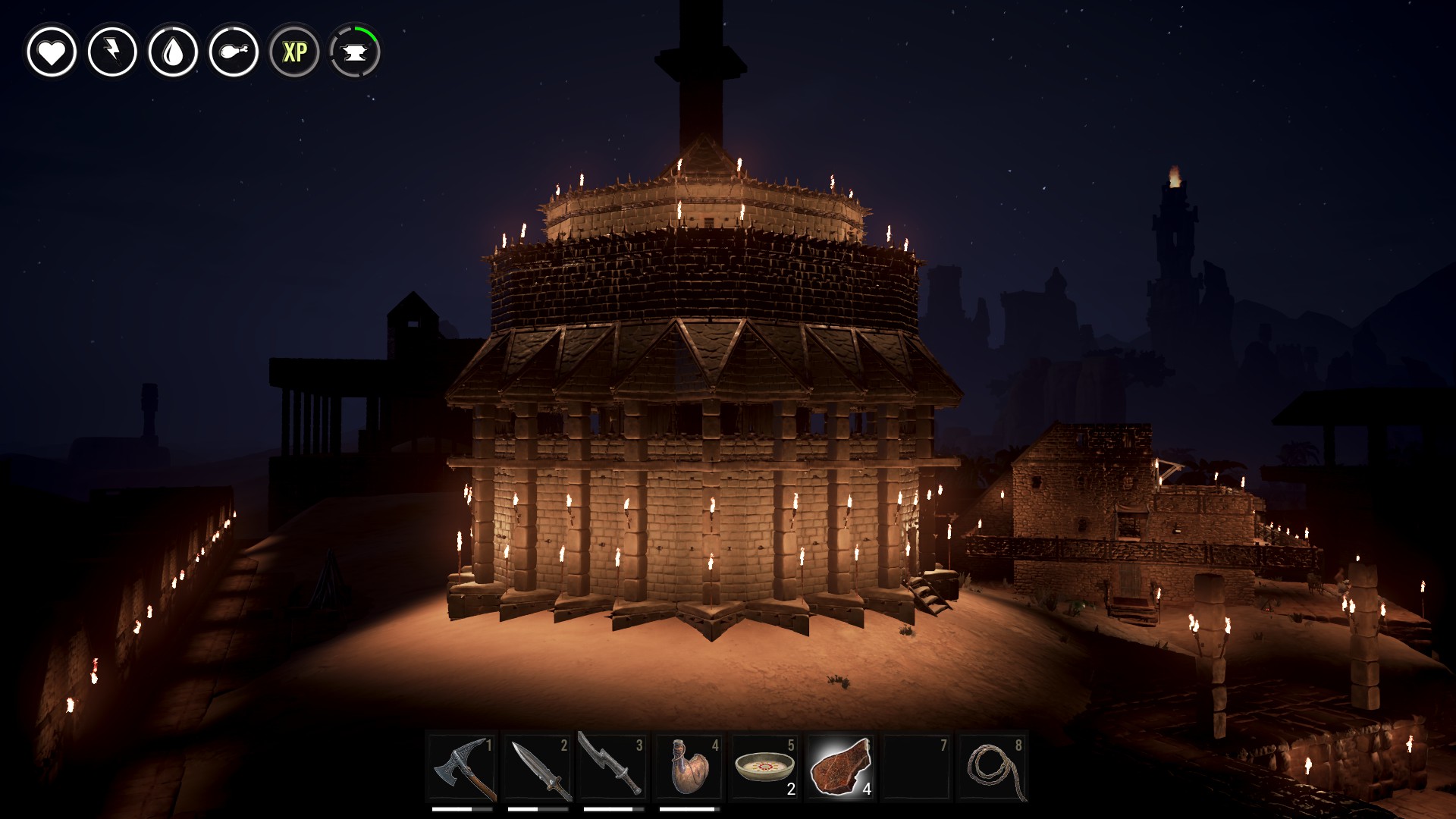Equip the straight sword in slot 2
This screenshot has height=819, width=1456.
[x=538, y=767]
